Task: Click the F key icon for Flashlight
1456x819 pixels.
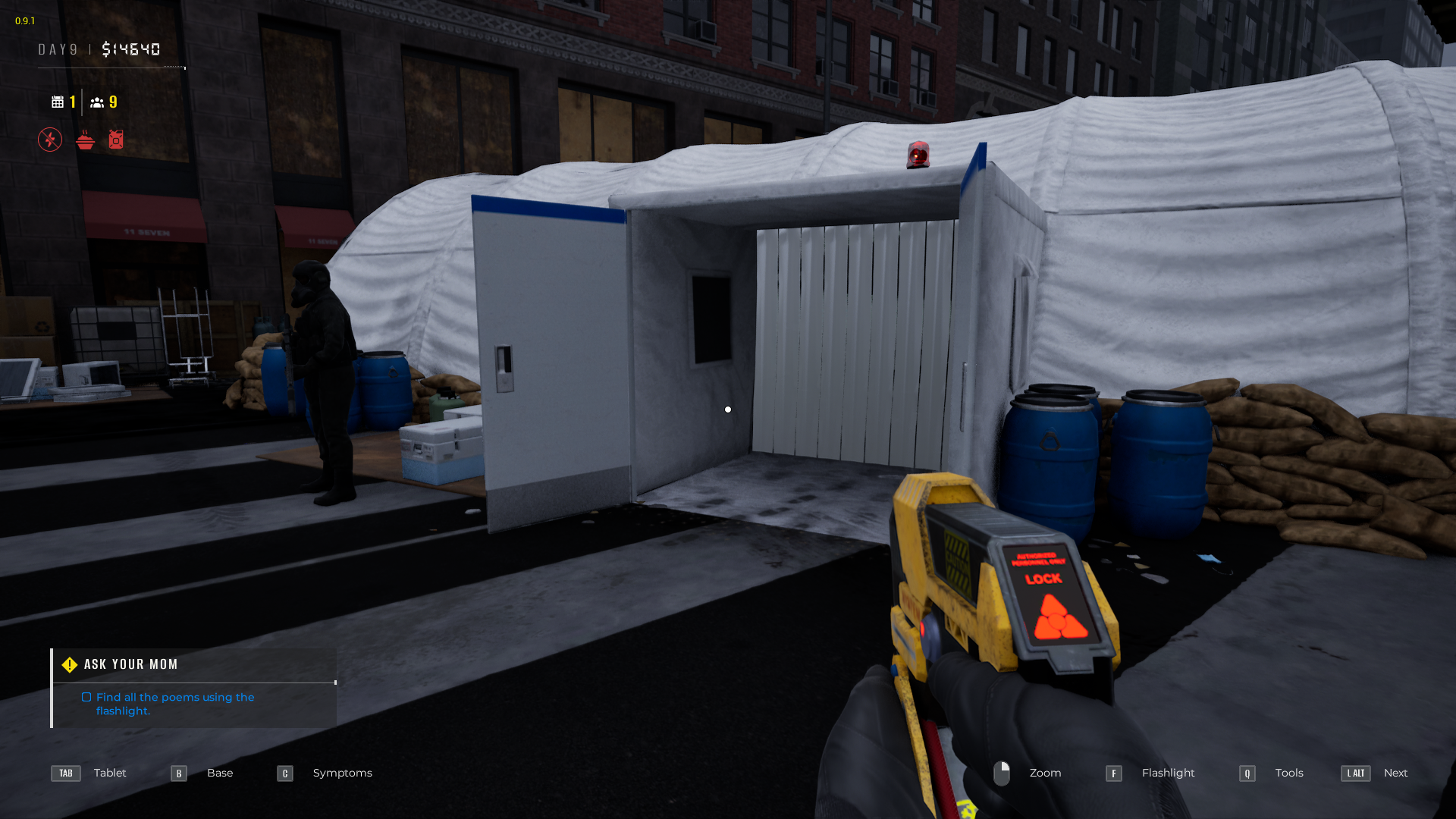Action: coord(1113,773)
